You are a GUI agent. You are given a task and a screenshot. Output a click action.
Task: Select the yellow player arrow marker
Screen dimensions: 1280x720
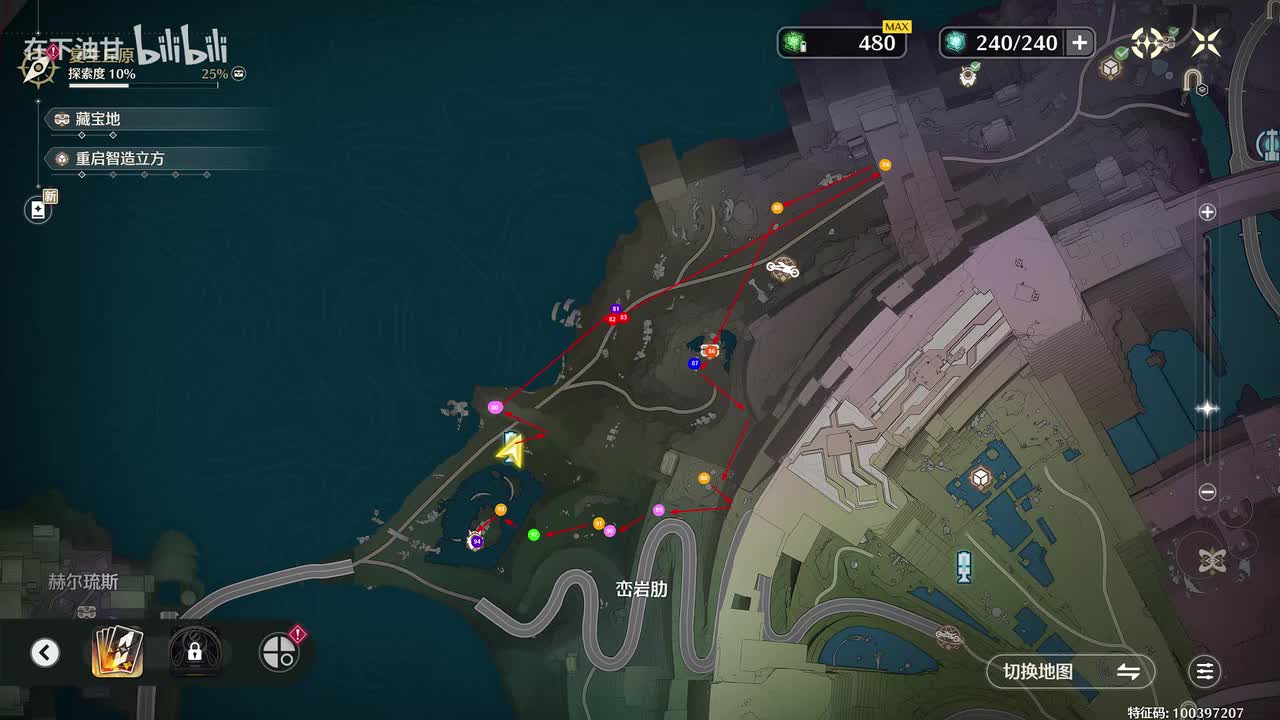(x=510, y=452)
